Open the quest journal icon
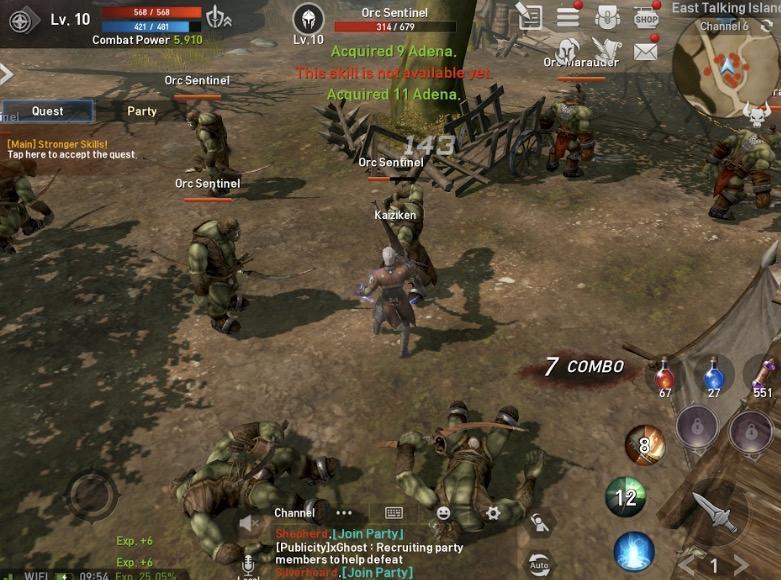The height and width of the screenshot is (580, 781). pos(530,16)
